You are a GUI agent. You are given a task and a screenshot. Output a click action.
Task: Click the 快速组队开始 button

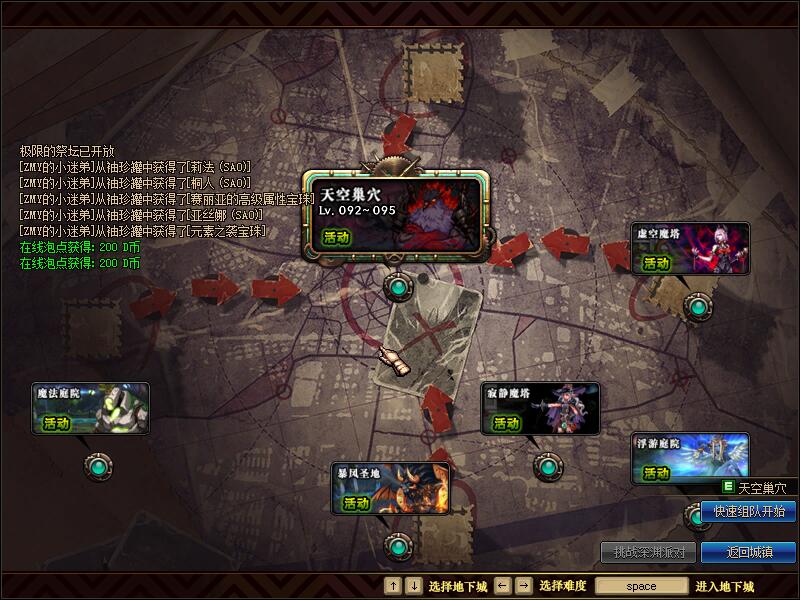tap(749, 511)
